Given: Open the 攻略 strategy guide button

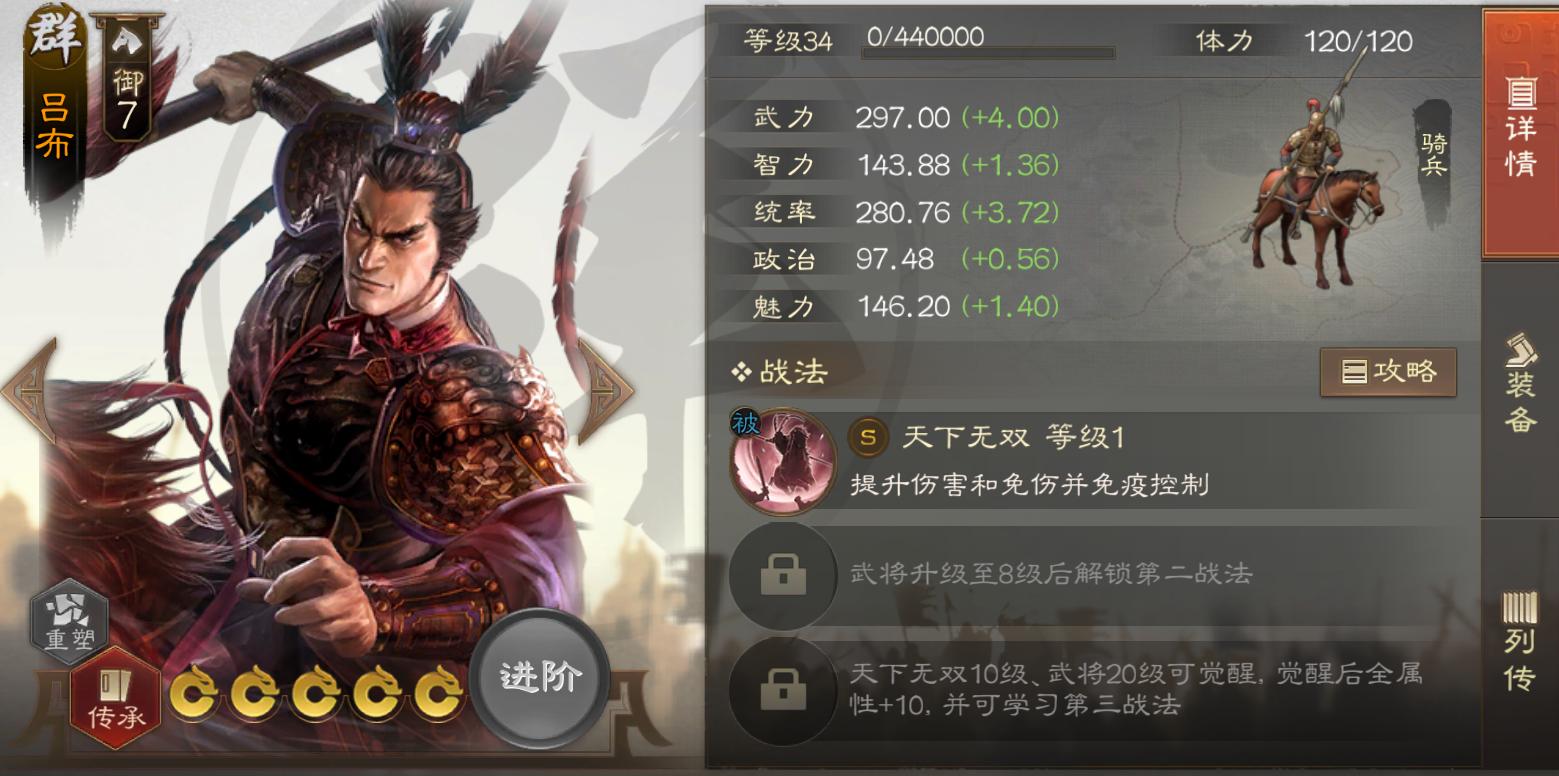Looking at the screenshot, I should (1389, 371).
